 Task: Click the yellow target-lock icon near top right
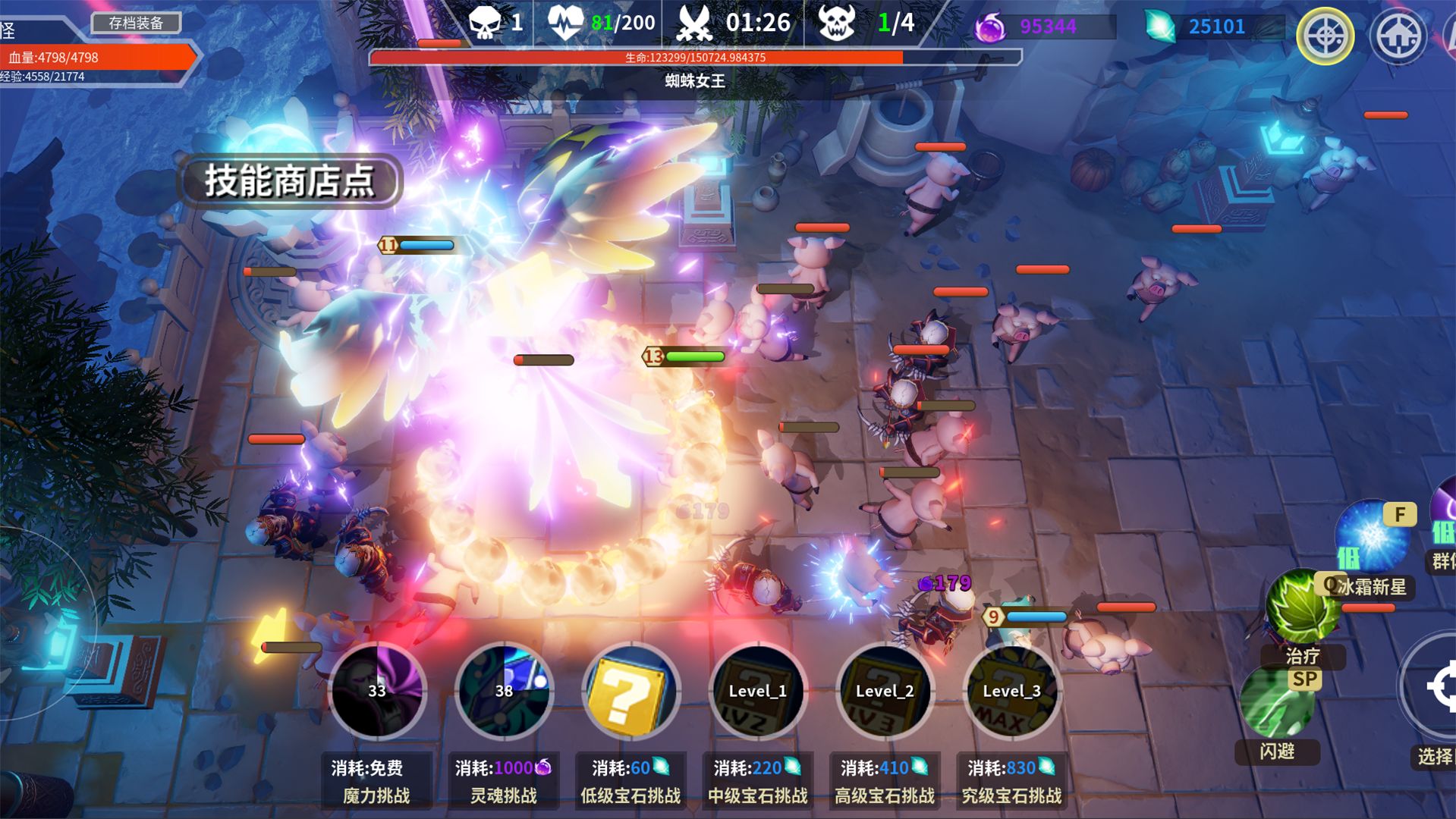click(x=1325, y=36)
